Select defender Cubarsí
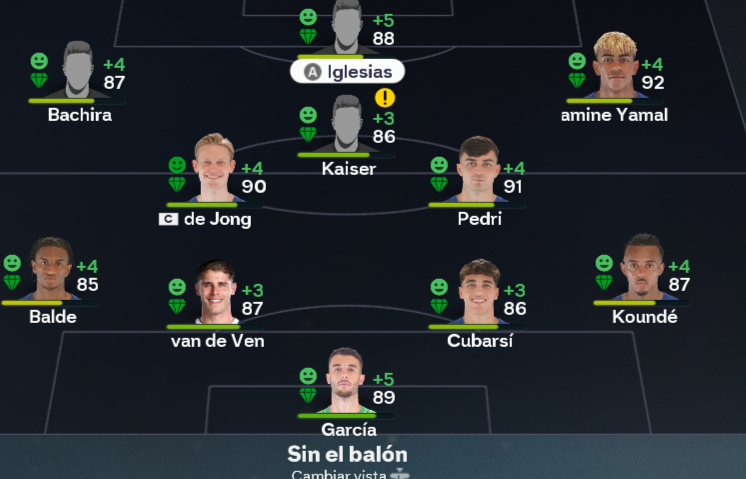 click(479, 294)
